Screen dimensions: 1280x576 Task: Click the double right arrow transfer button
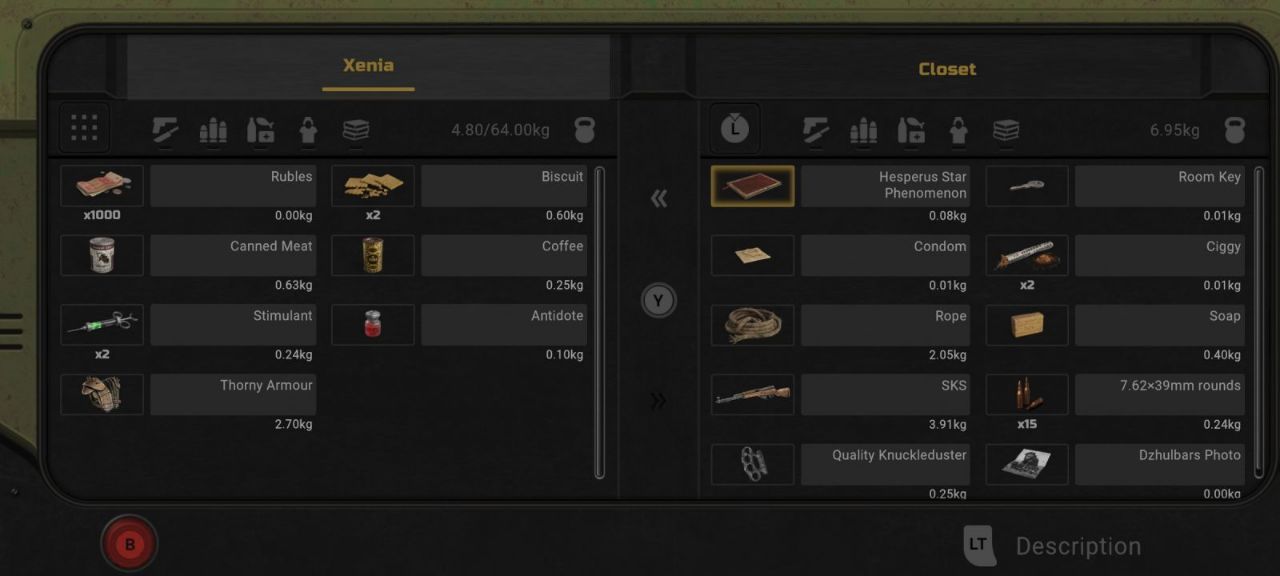[x=658, y=401]
